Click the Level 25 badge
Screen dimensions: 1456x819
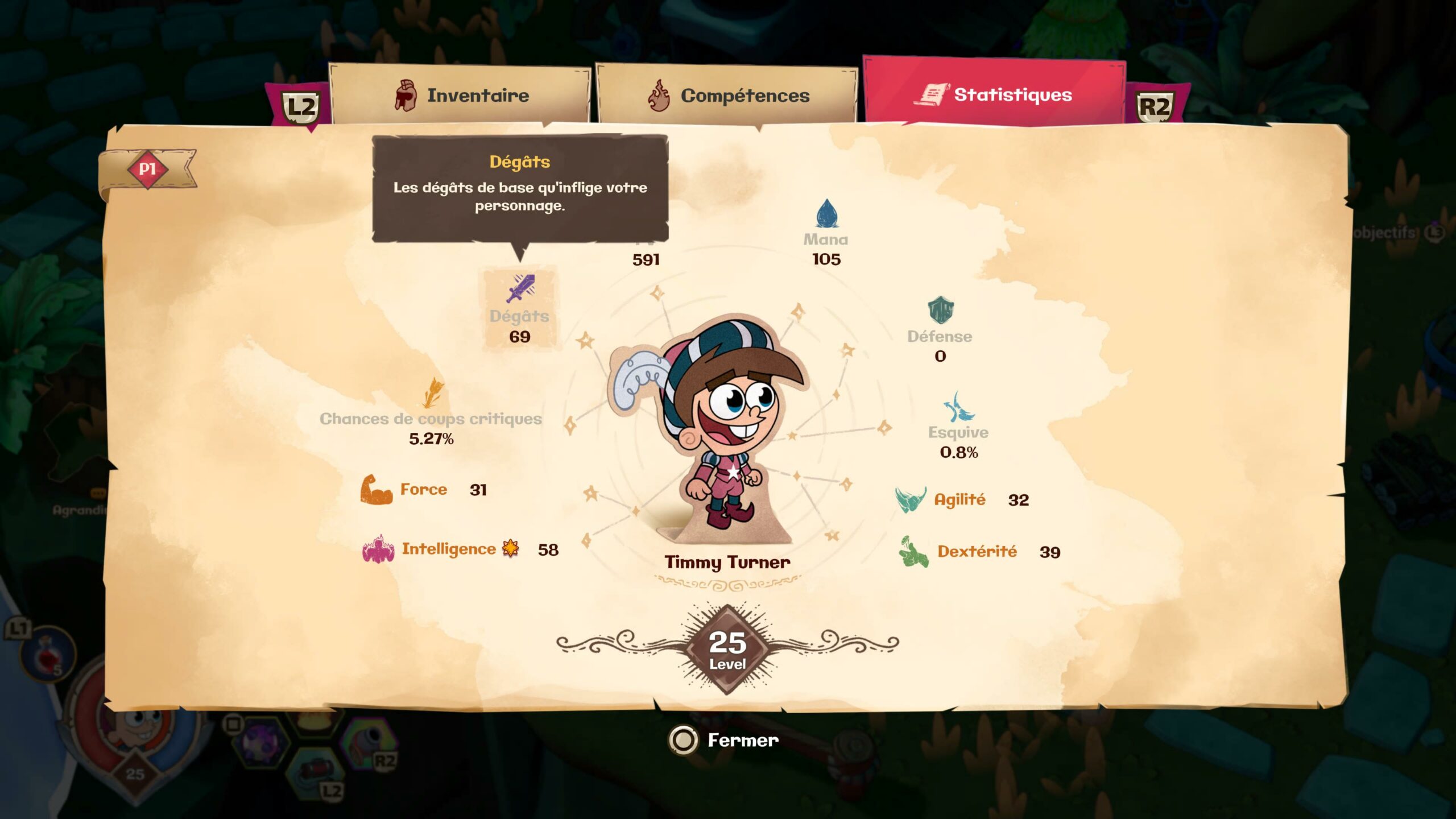click(727, 649)
